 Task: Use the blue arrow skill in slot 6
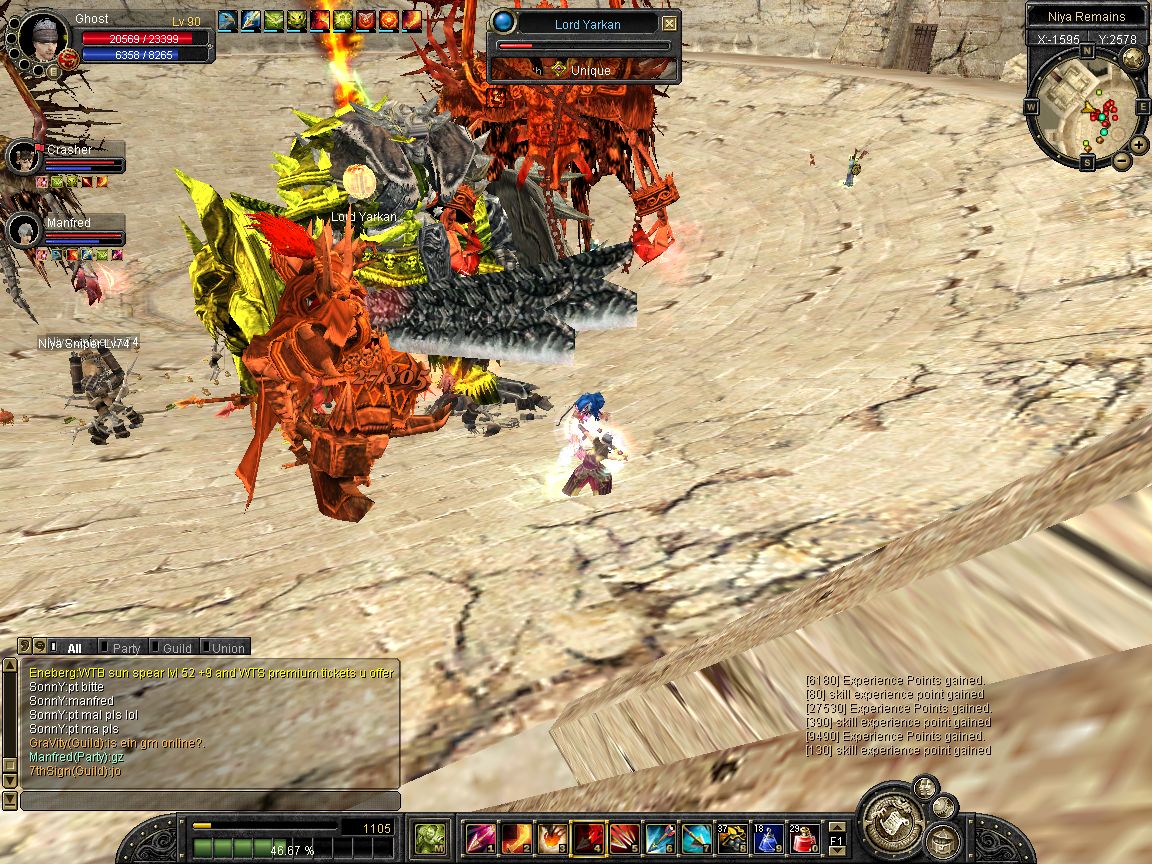[x=659, y=836]
